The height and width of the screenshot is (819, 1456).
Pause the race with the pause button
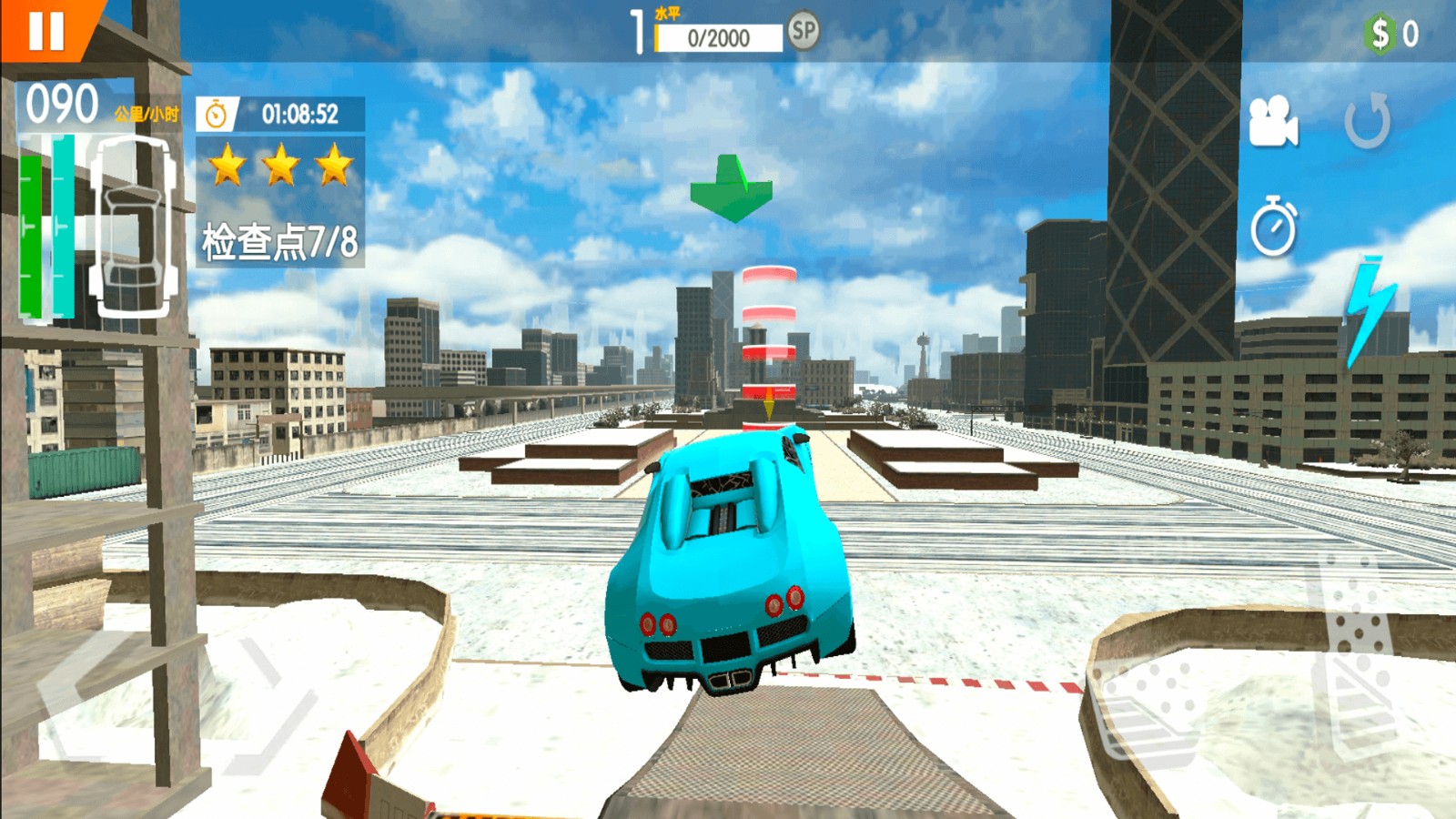pyautogui.click(x=45, y=30)
